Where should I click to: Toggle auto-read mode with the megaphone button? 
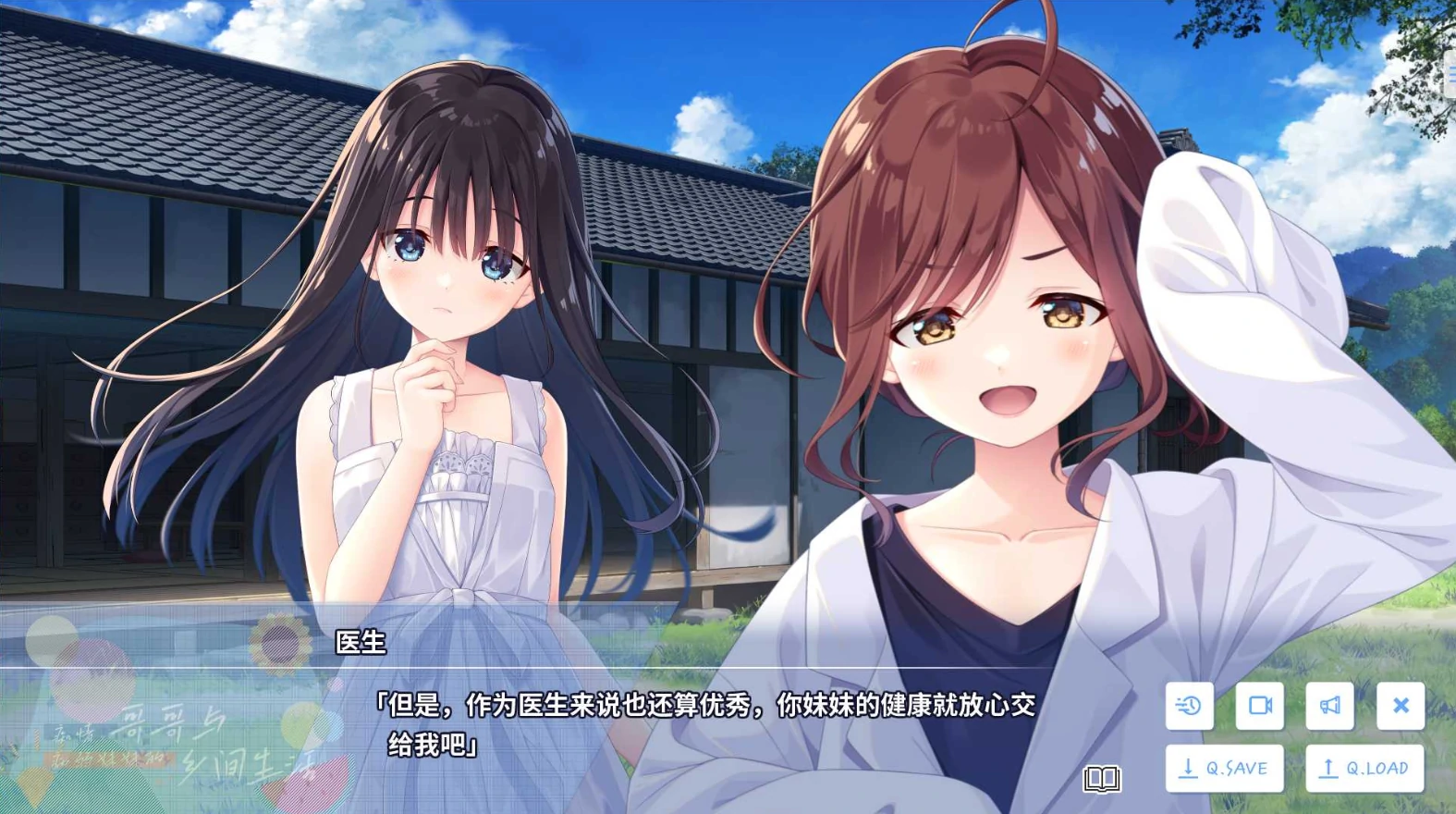pos(1331,706)
